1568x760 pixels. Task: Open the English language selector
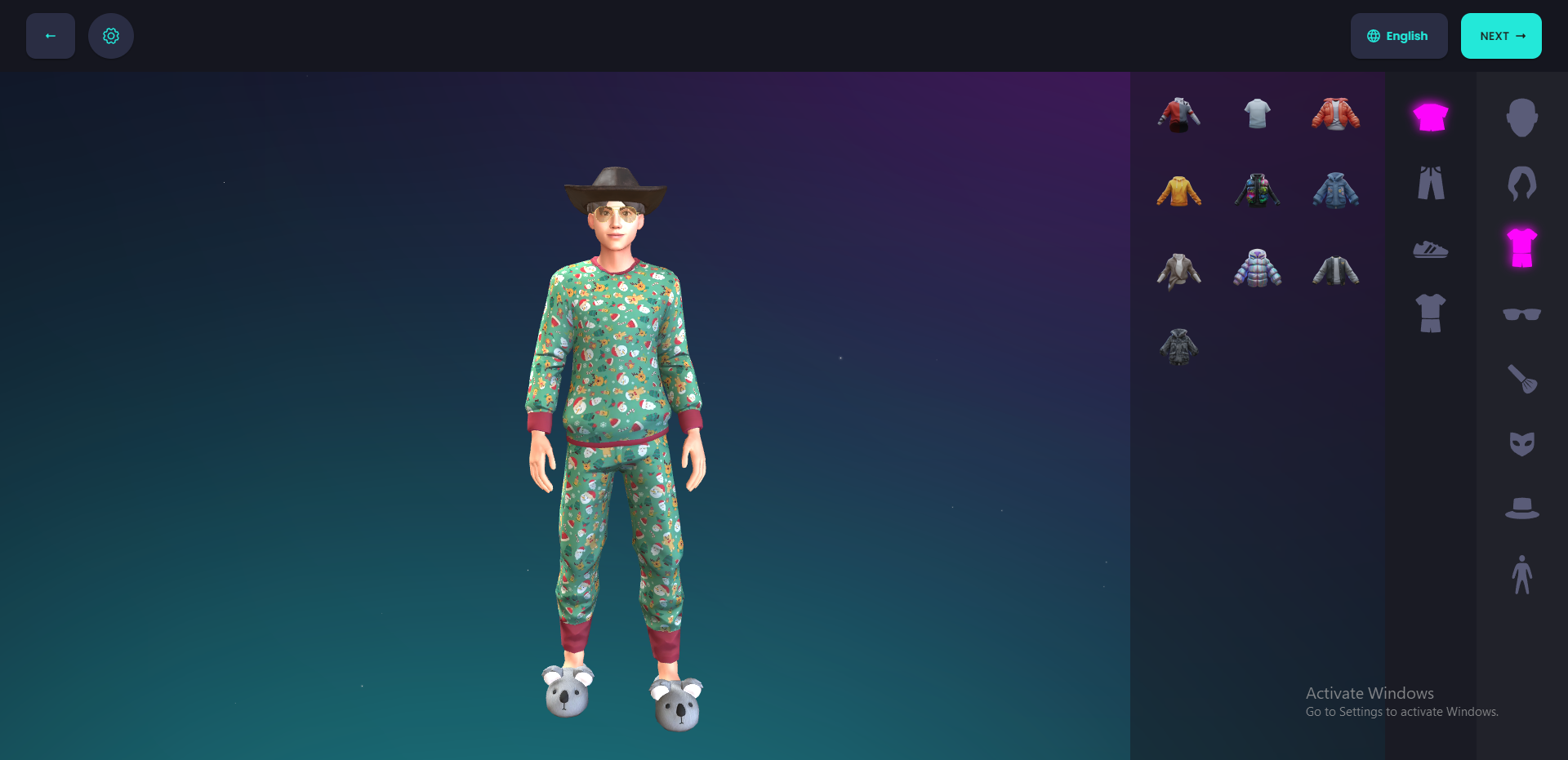point(1398,36)
